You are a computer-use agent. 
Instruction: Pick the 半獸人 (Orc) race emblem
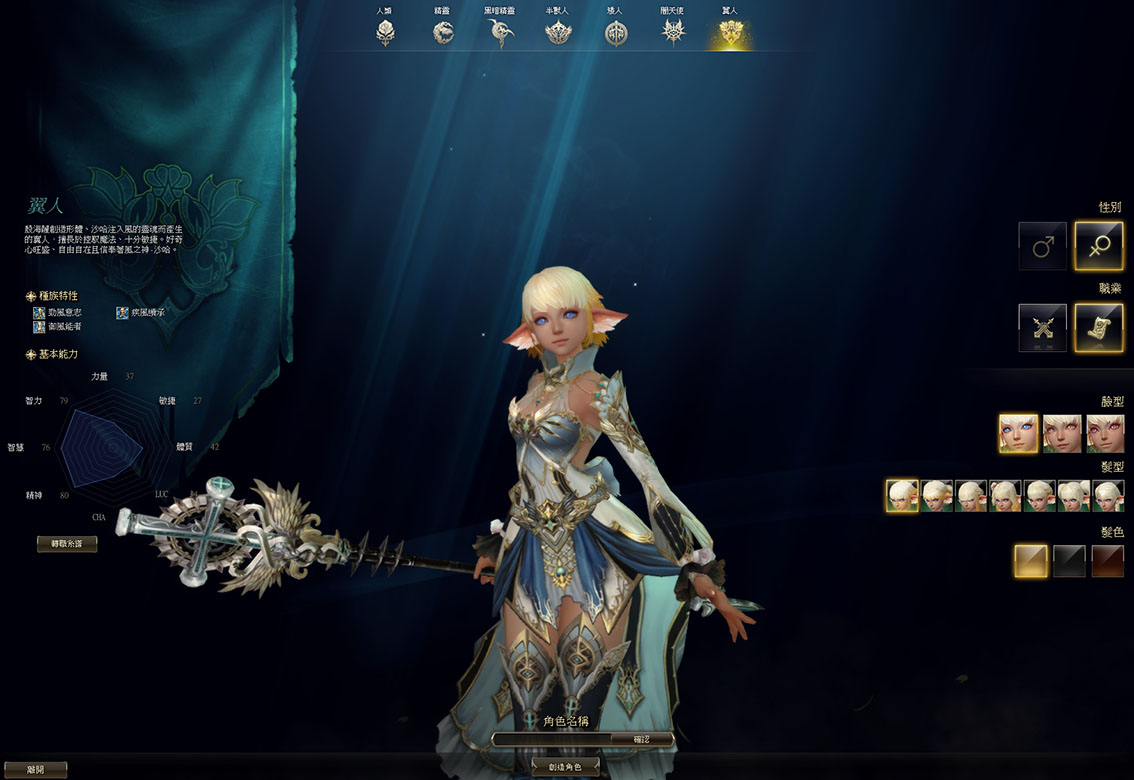coord(558,33)
